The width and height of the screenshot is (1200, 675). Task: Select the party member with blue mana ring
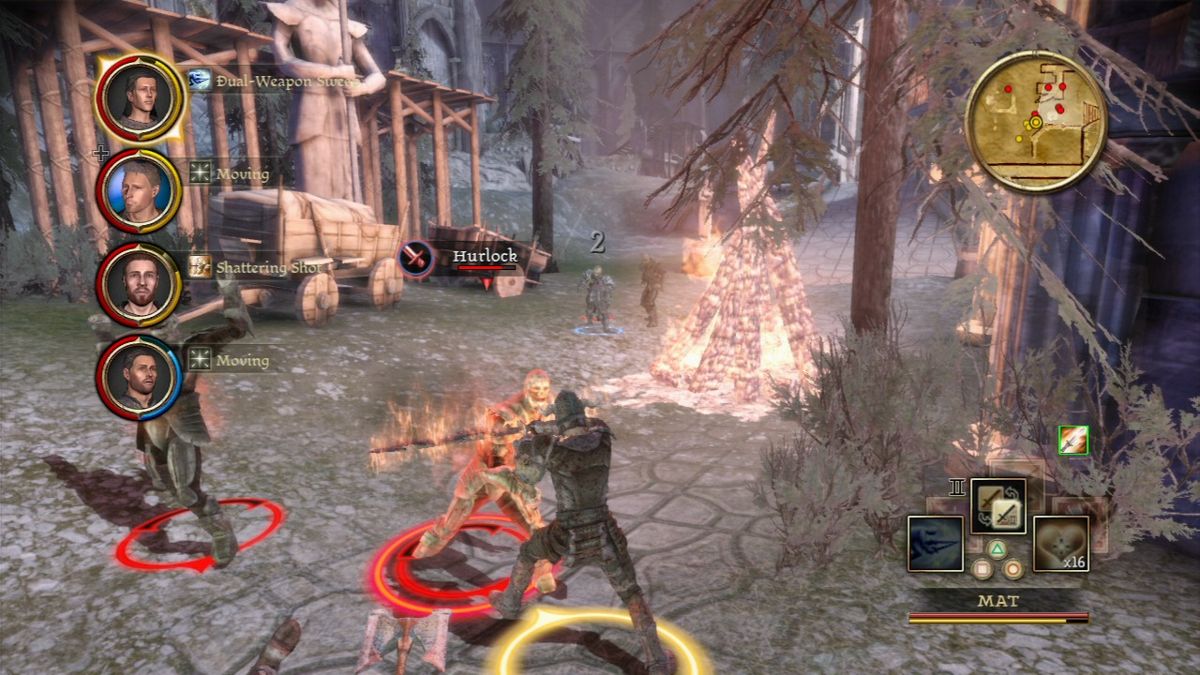pos(138,376)
